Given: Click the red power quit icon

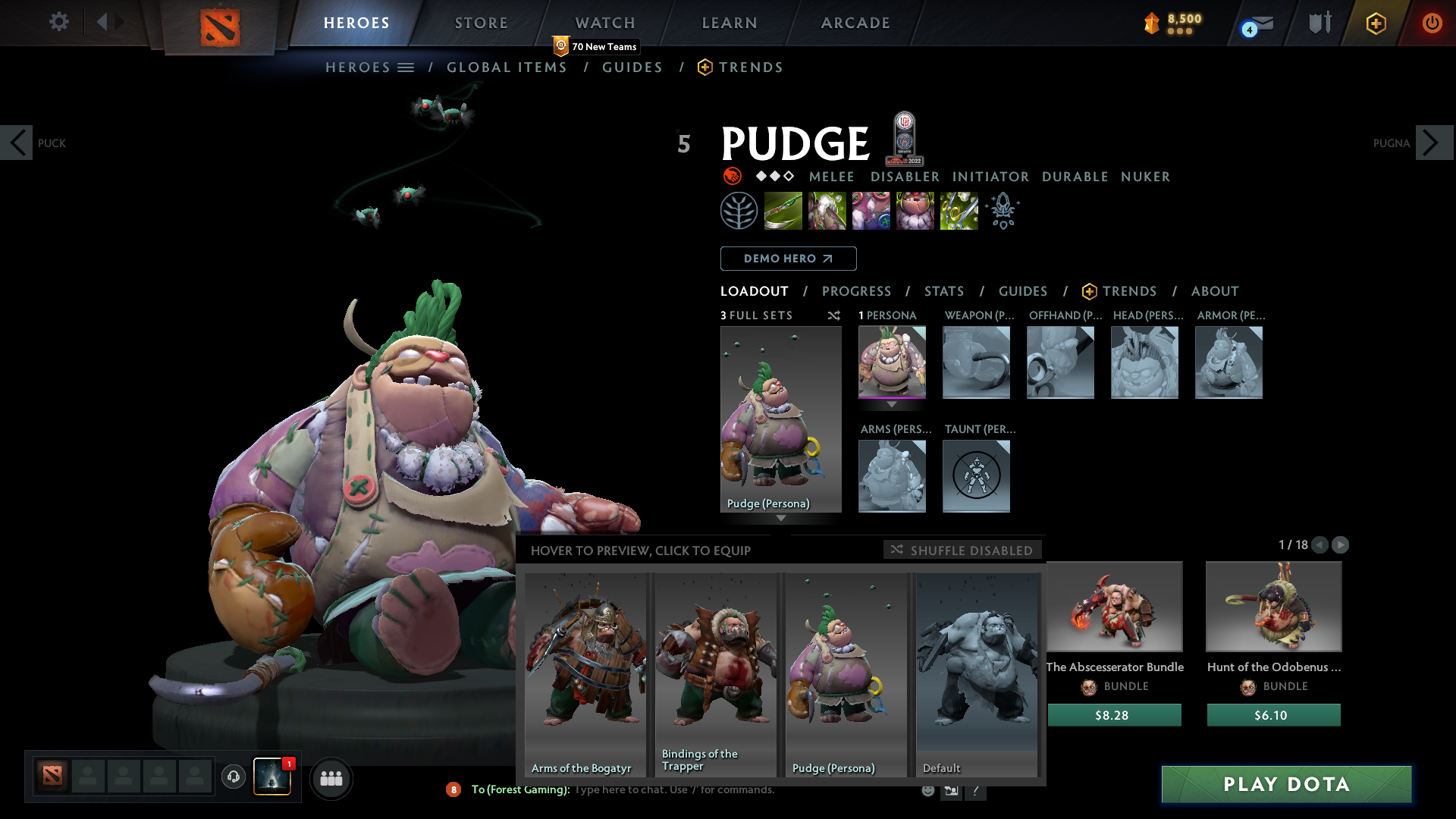Looking at the screenshot, I should (x=1432, y=23).
